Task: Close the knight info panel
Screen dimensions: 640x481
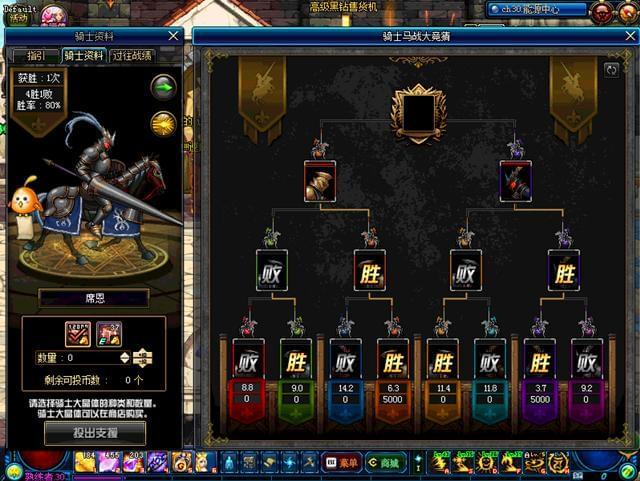Action: coord(174,35)
